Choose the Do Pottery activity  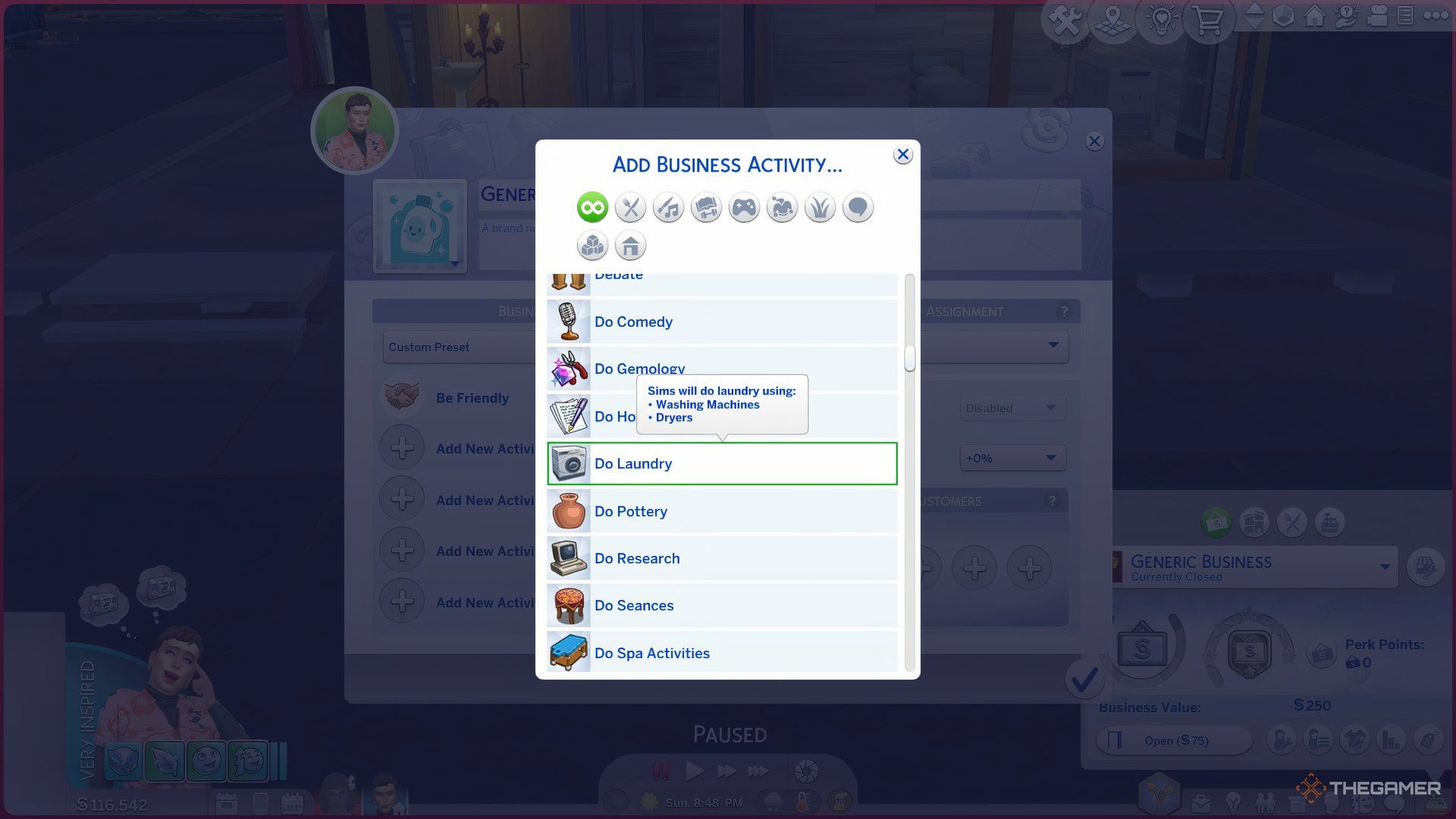coord(721,511)
